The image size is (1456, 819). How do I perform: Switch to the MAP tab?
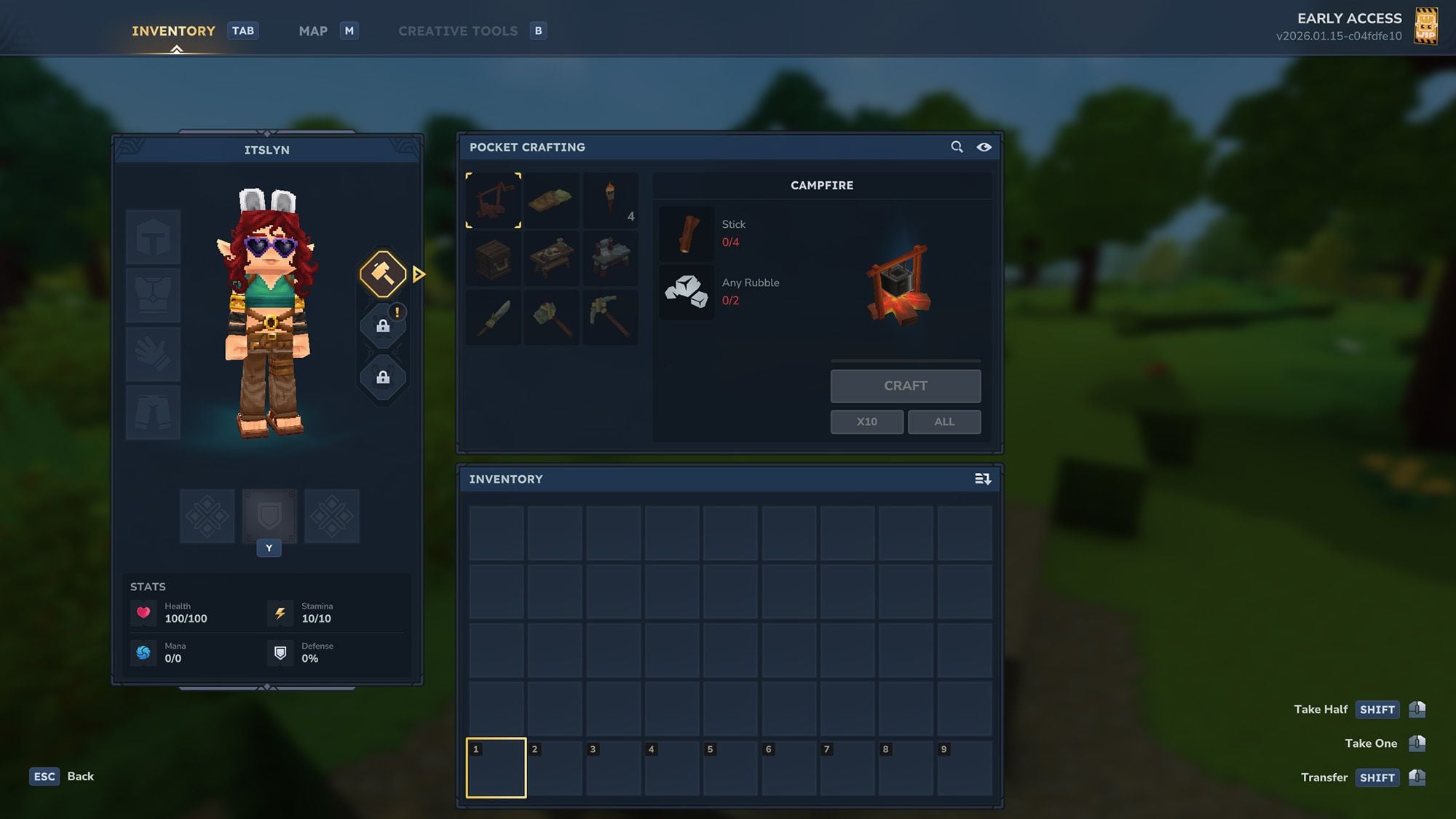312,31
